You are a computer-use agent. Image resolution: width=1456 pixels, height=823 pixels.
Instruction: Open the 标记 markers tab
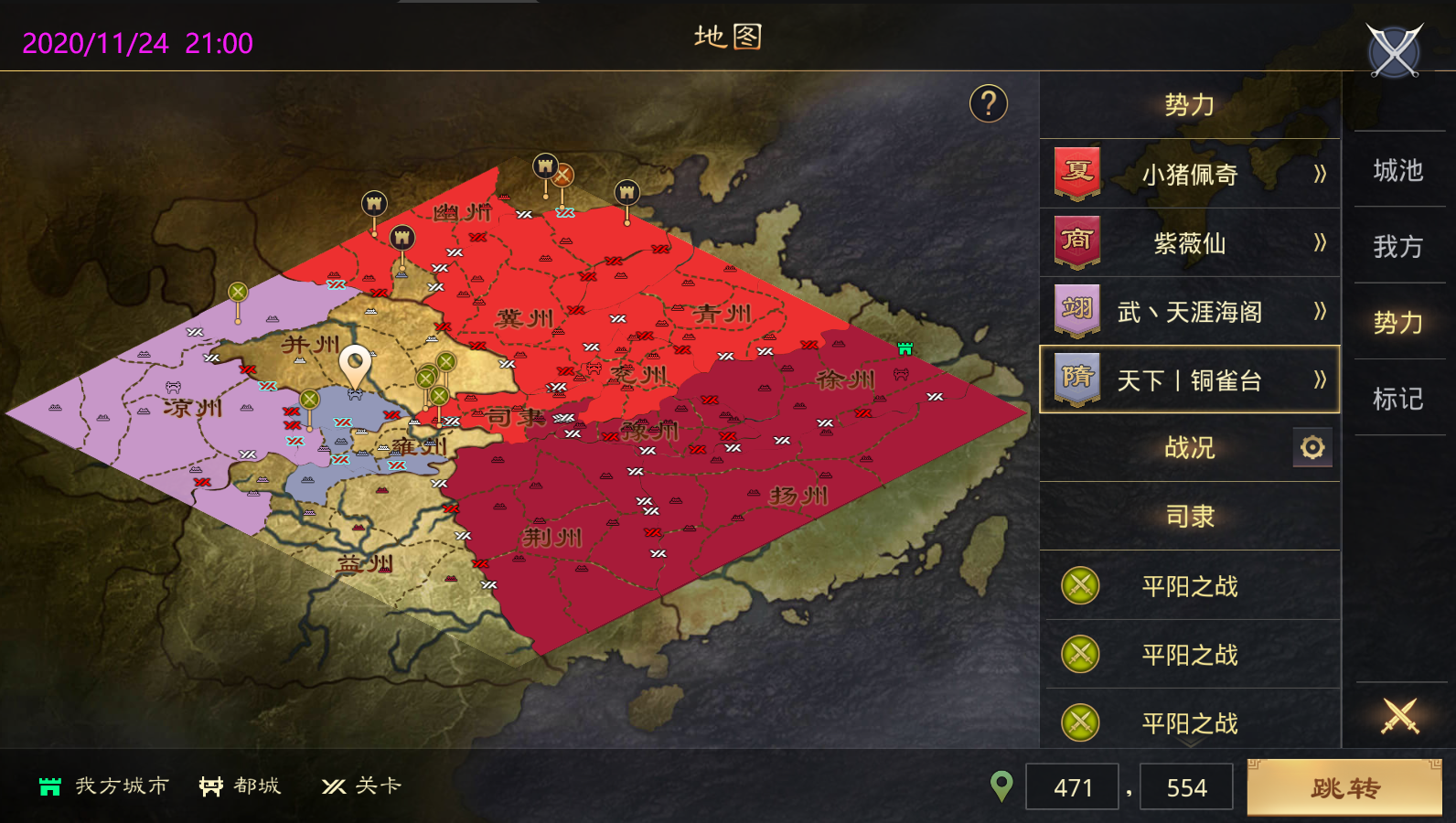1397,399
